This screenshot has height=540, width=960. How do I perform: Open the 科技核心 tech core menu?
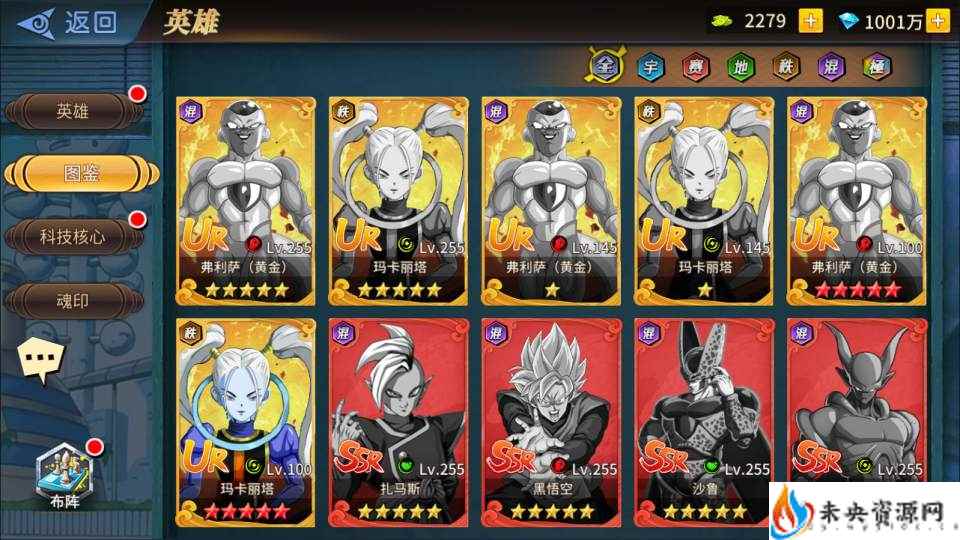pyautogui.click(x=72, y=236)
